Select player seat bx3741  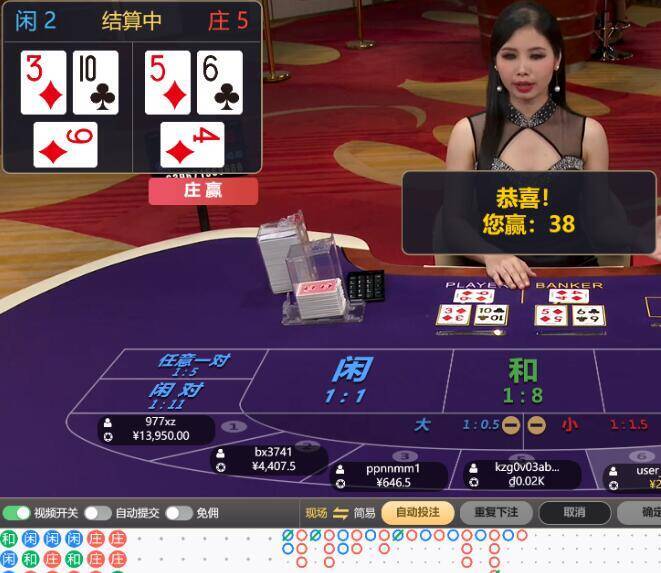[267, 459]
